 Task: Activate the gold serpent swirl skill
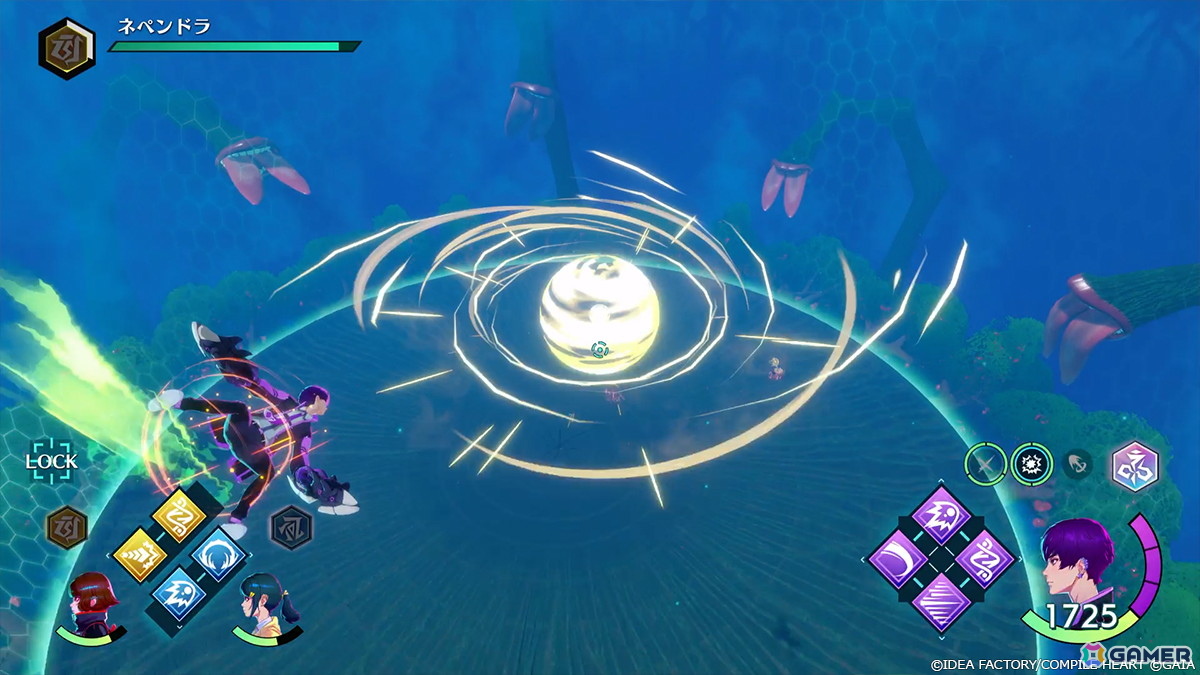click(x=179, y=516)
